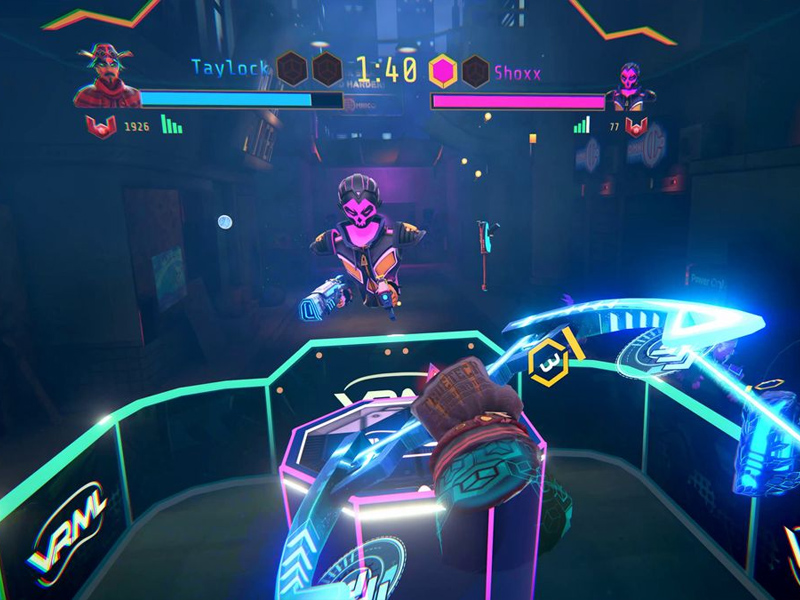
Task: Select Shoxx's player portrait
Action: tap(631, 86)
